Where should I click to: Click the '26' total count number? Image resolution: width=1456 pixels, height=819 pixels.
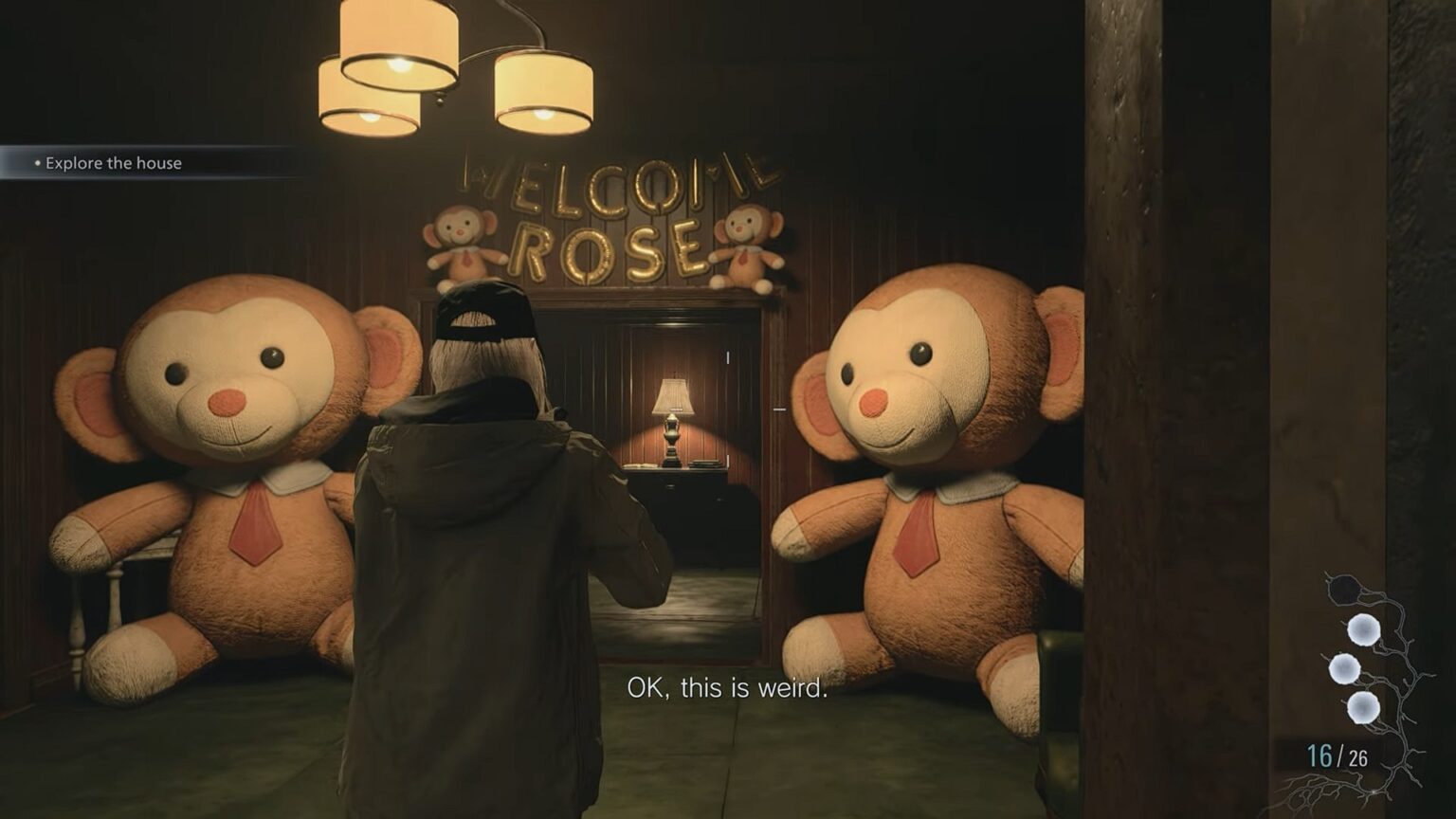tap(1358, 758)
